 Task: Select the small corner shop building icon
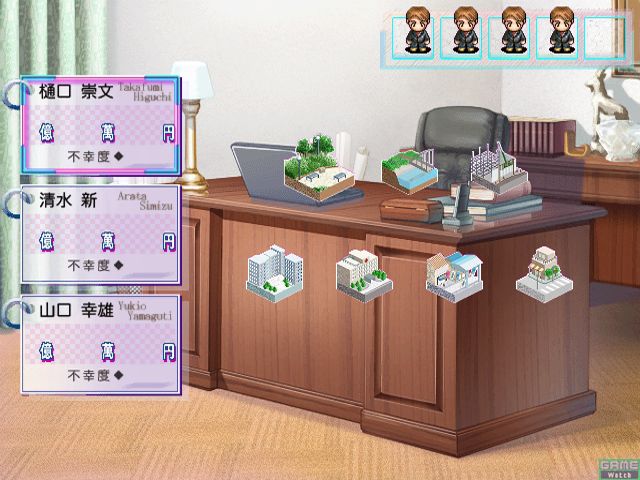click(x=543, y=270)
